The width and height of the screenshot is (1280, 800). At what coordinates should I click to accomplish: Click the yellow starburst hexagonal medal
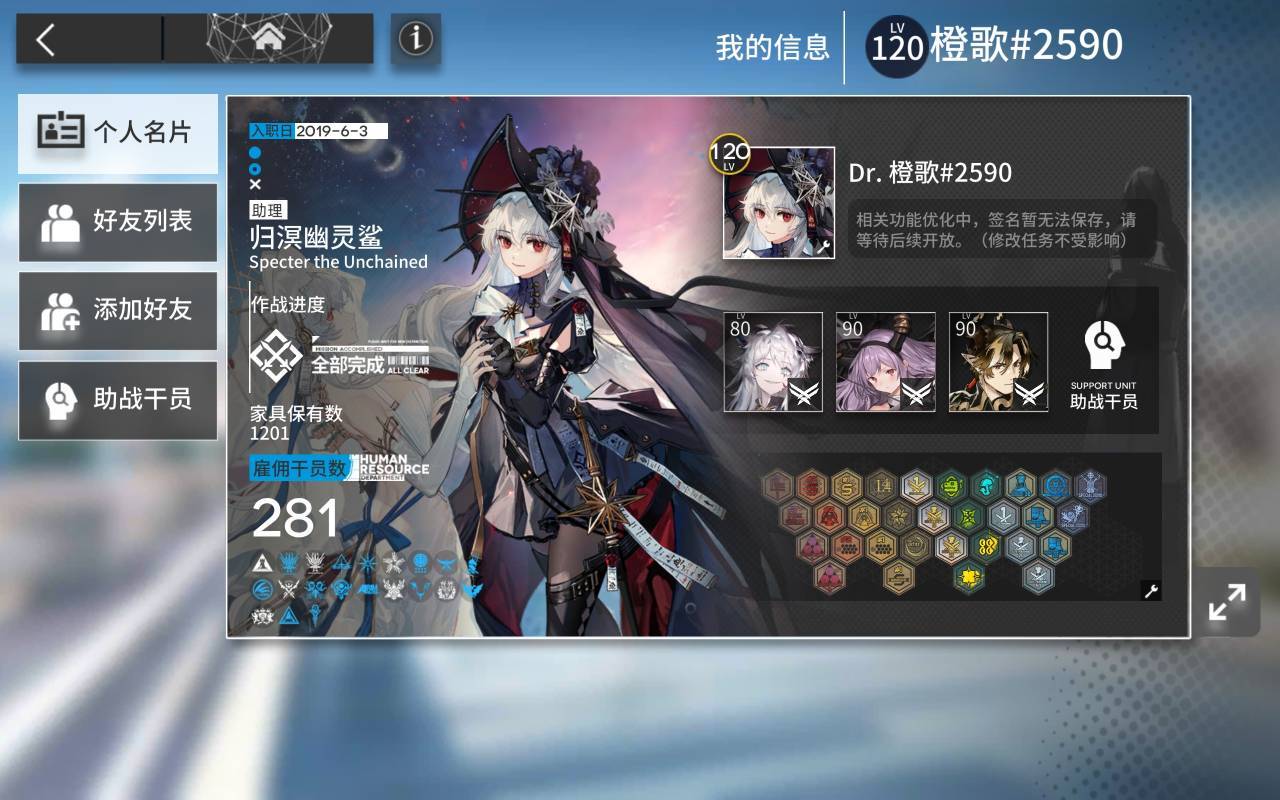[969, 575]
